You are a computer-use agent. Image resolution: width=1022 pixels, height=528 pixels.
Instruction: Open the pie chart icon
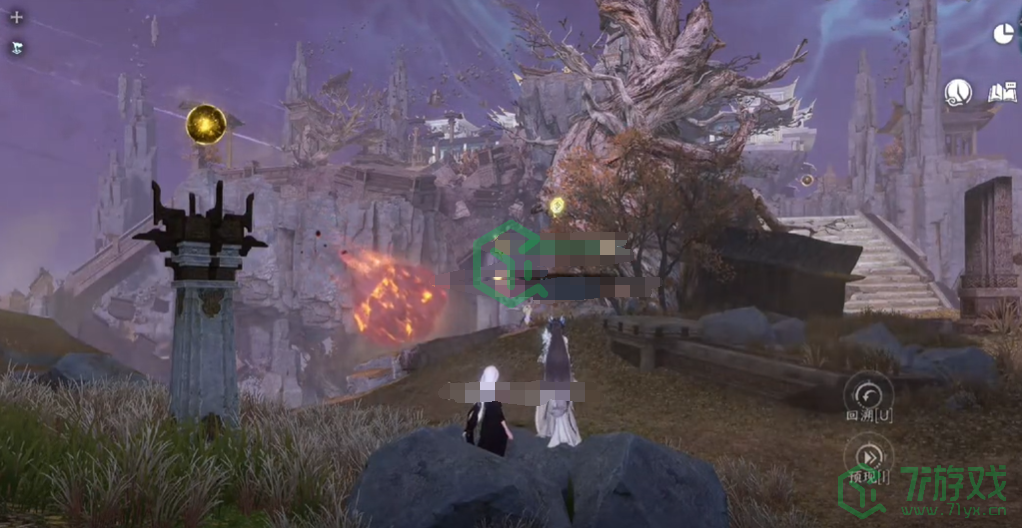pyautogui.click(x=1003, y=34)
